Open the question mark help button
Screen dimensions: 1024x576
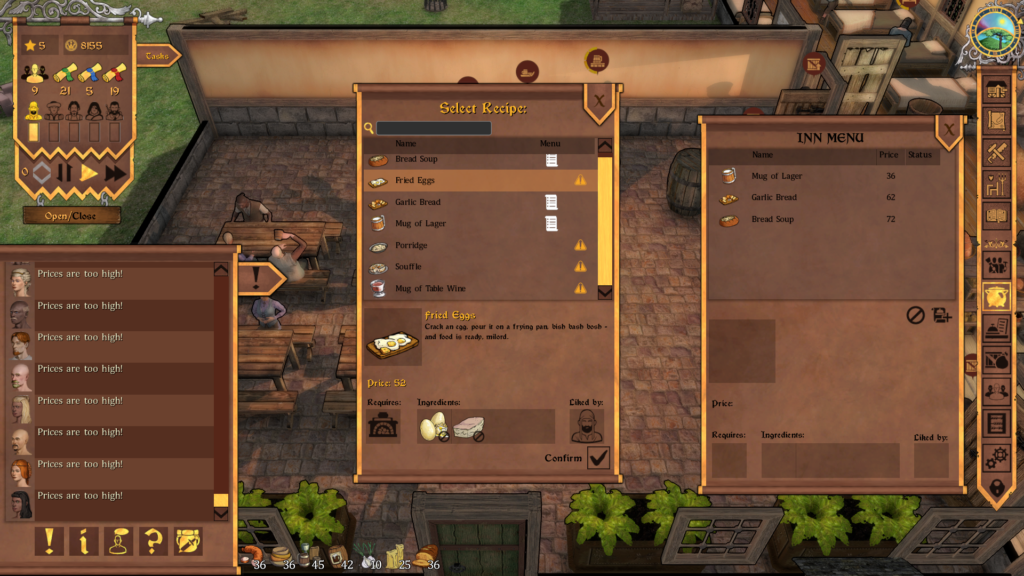153,541
